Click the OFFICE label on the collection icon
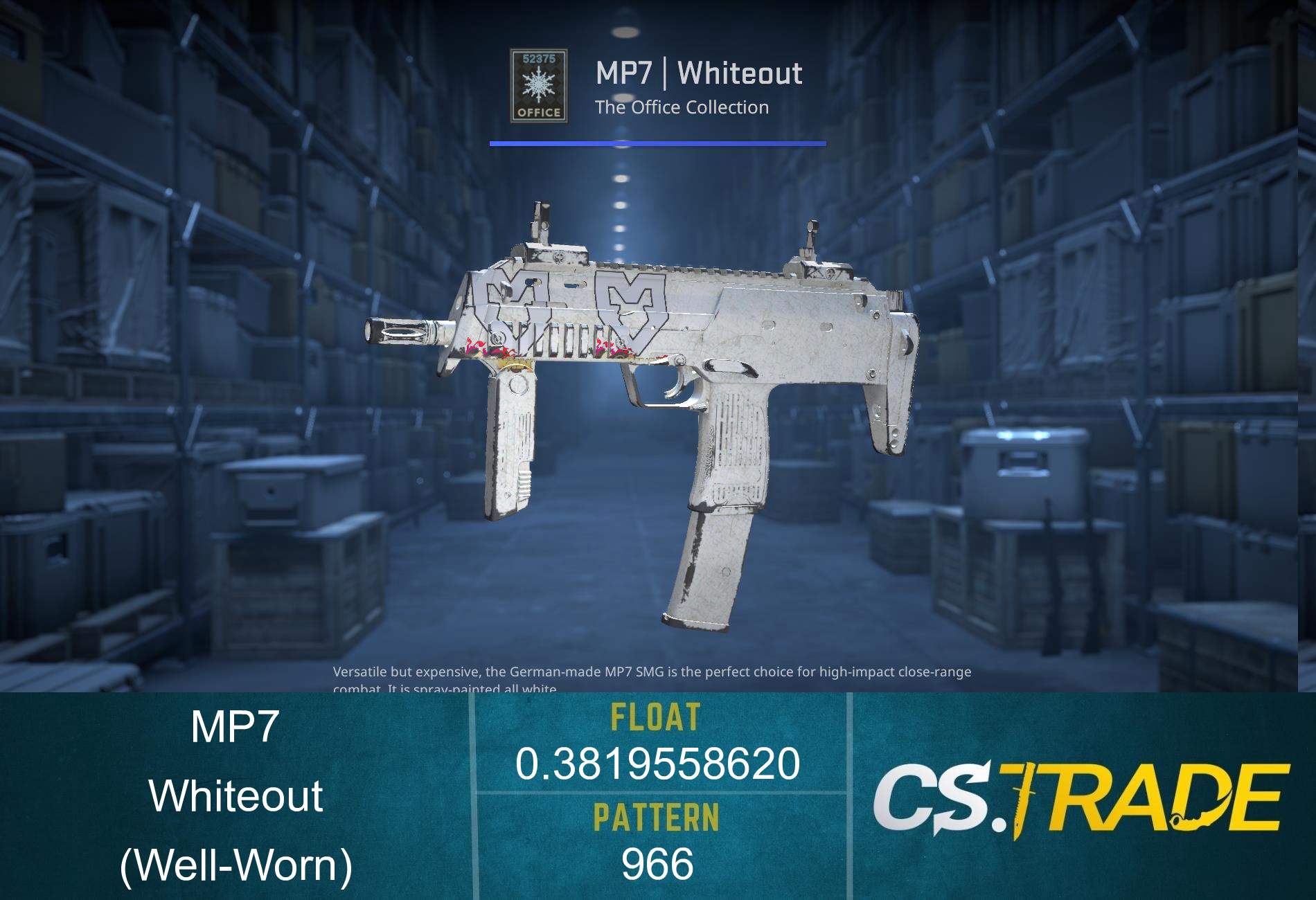The height and width of the screenshot is (900, 1316). [x=539, y=111]
